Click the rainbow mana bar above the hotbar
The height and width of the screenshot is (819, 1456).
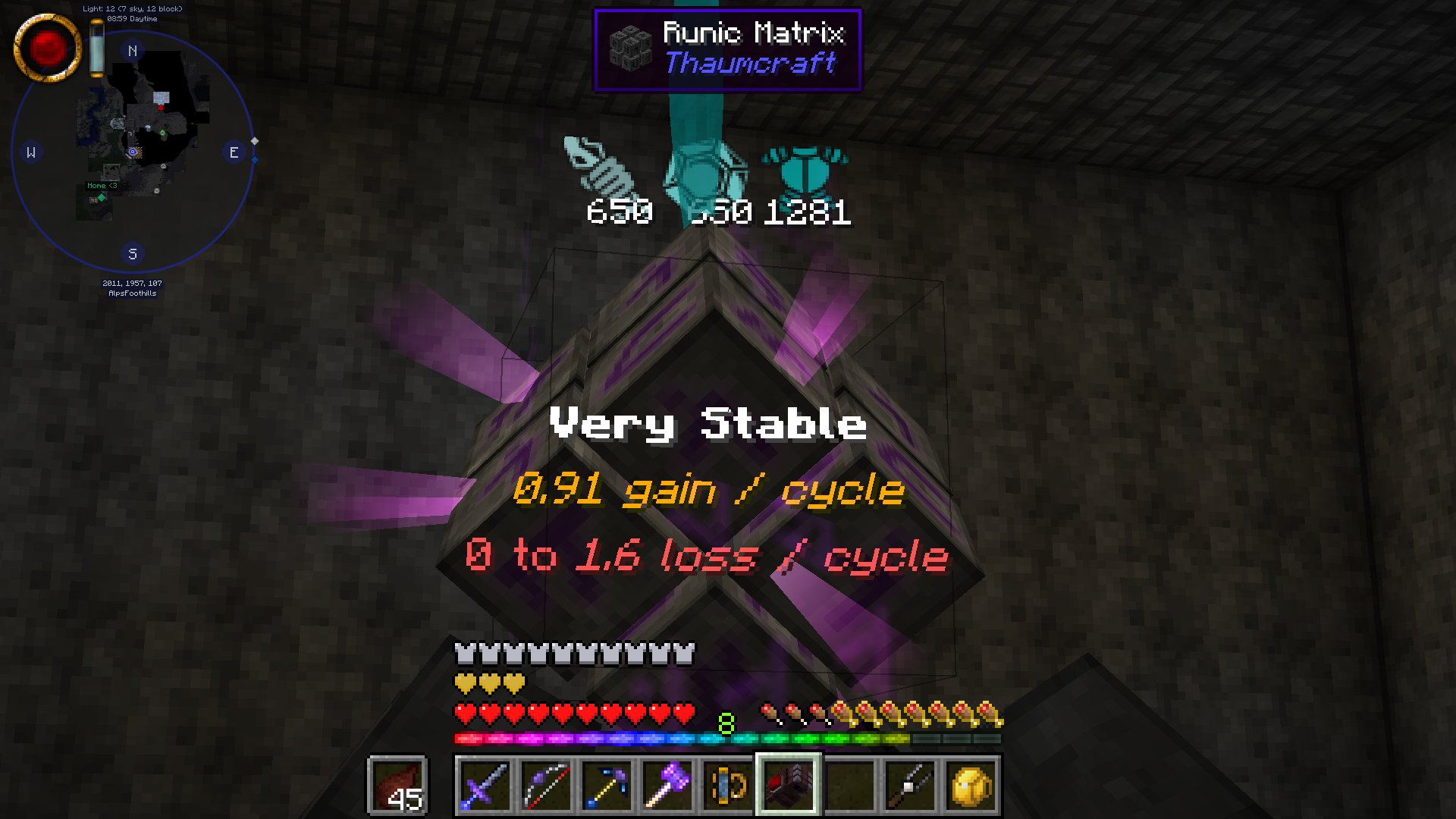coord(726,736)
